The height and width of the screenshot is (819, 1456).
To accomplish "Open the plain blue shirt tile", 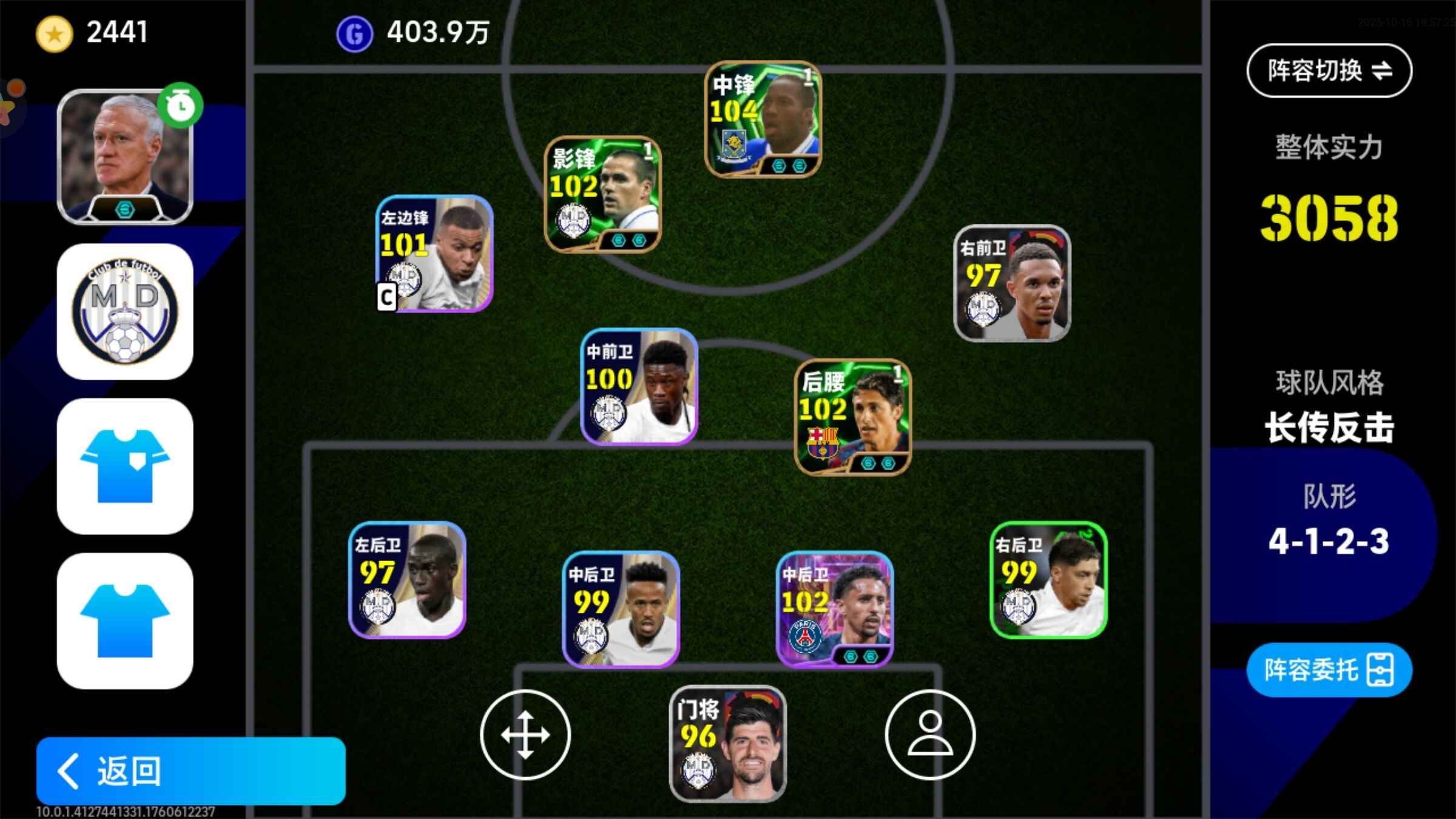I will pos(125,621).
